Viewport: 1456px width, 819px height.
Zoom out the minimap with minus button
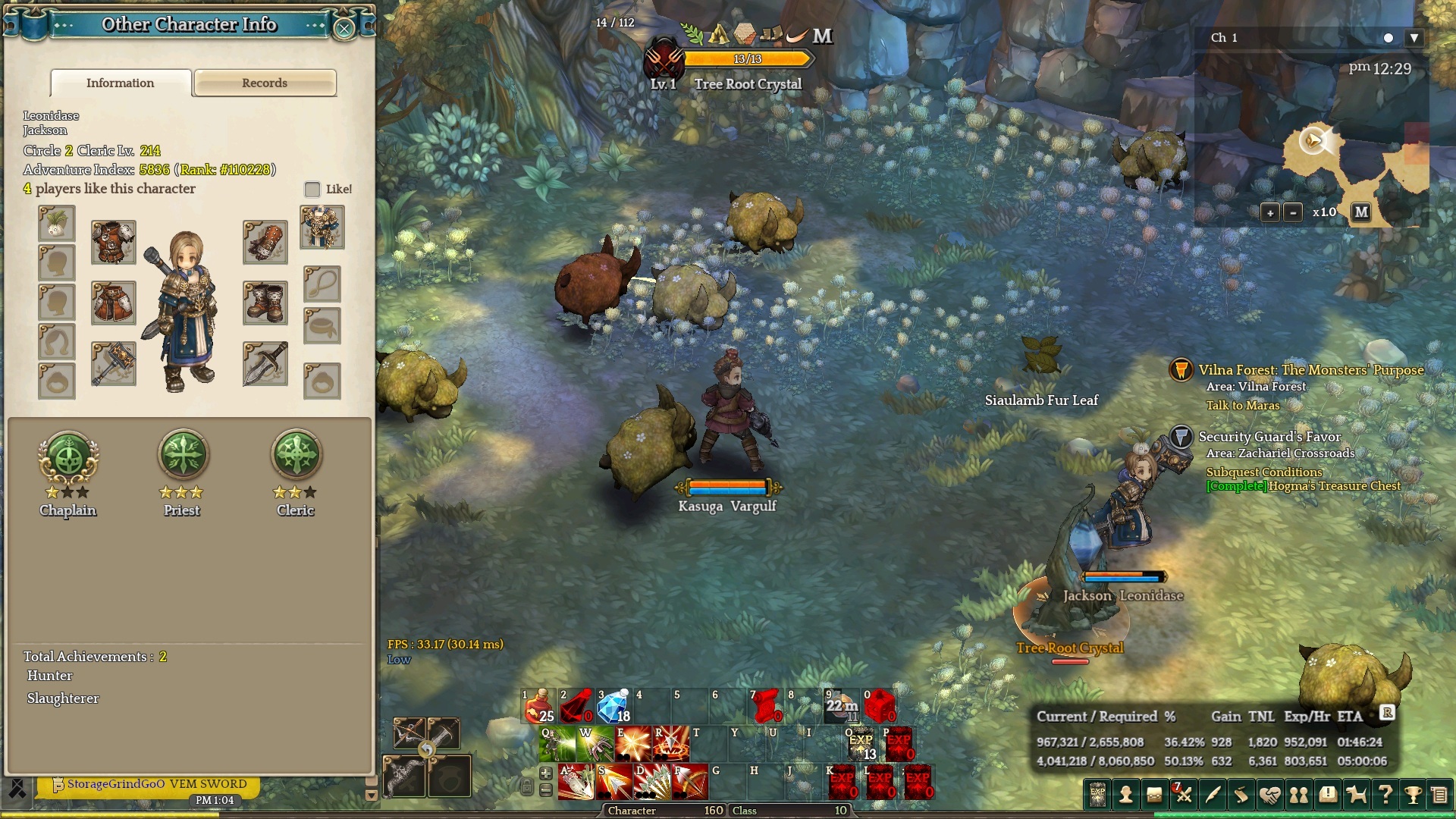point(1294,212)
